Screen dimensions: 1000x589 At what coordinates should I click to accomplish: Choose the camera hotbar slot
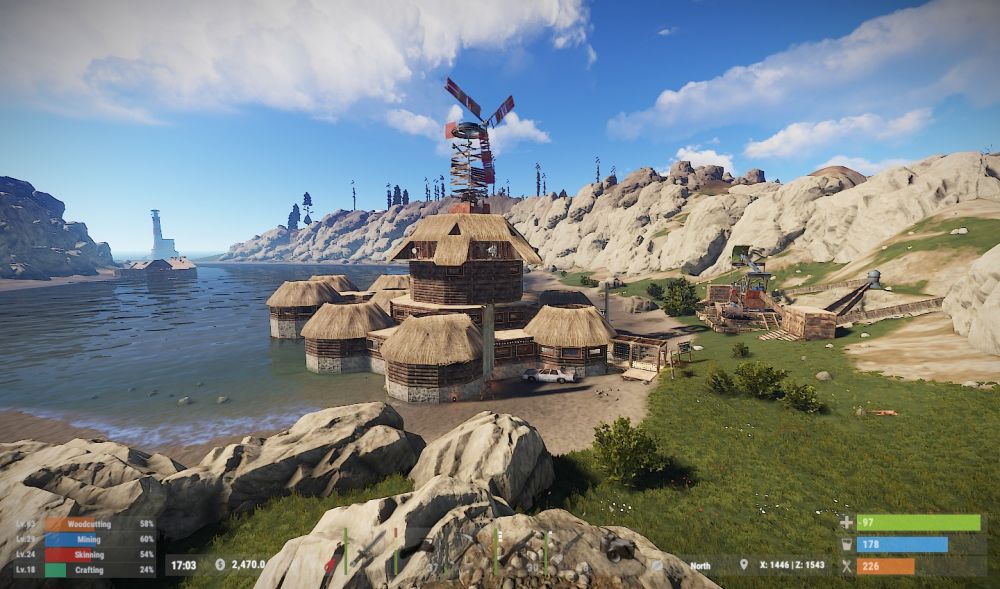coord(618,547)
